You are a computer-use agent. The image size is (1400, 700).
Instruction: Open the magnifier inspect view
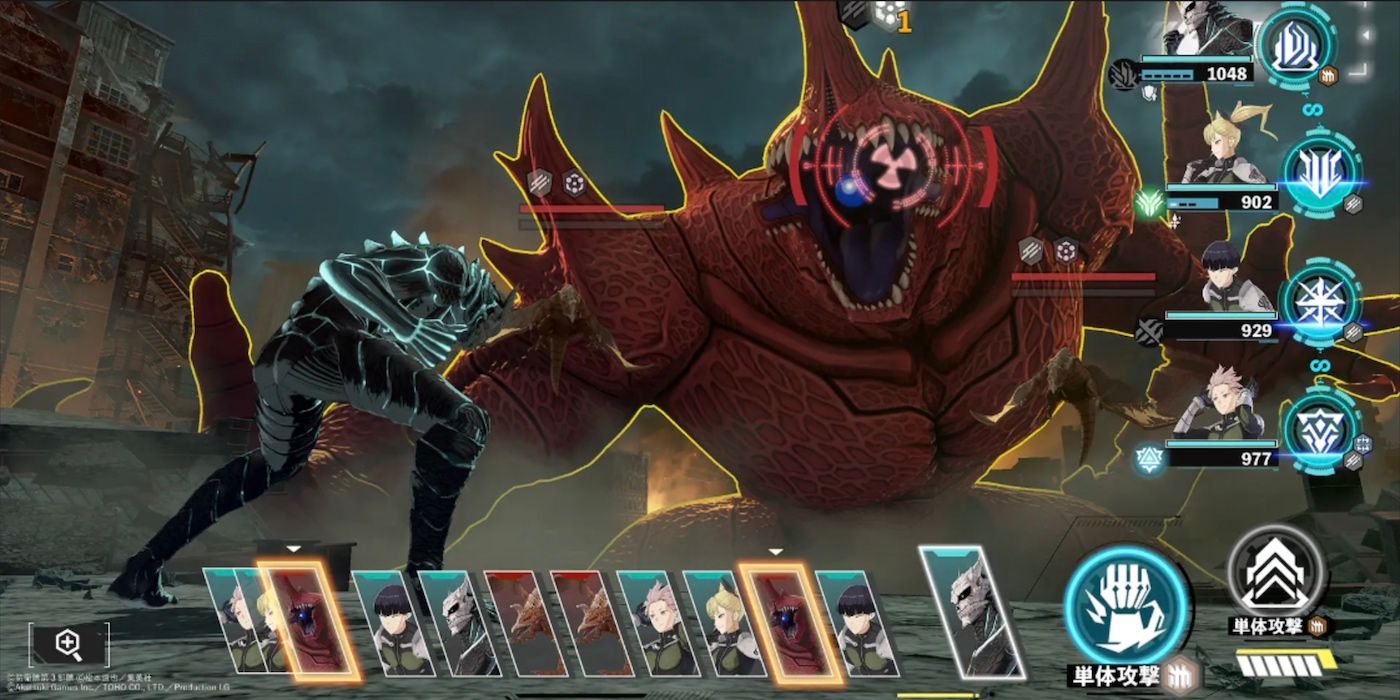click(x=68, y=644)
